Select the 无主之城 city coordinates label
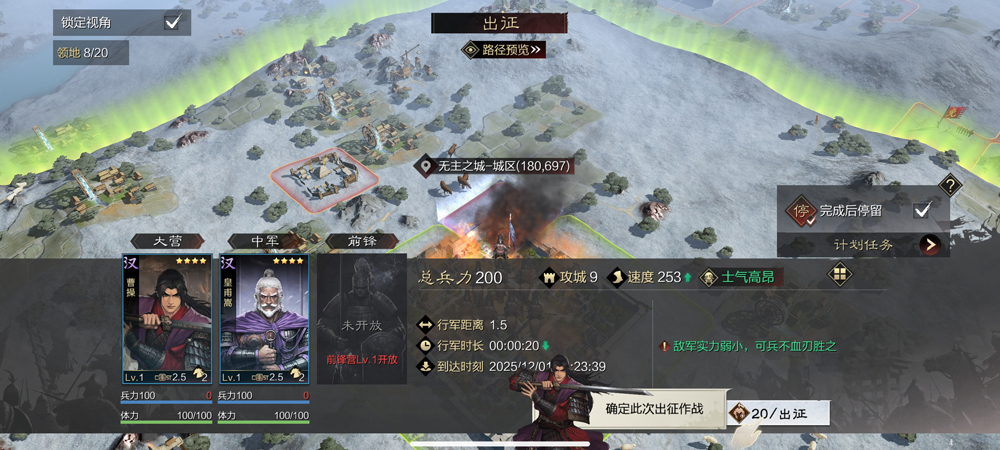This screenshot has height=450, width=1000. point(496,165)
